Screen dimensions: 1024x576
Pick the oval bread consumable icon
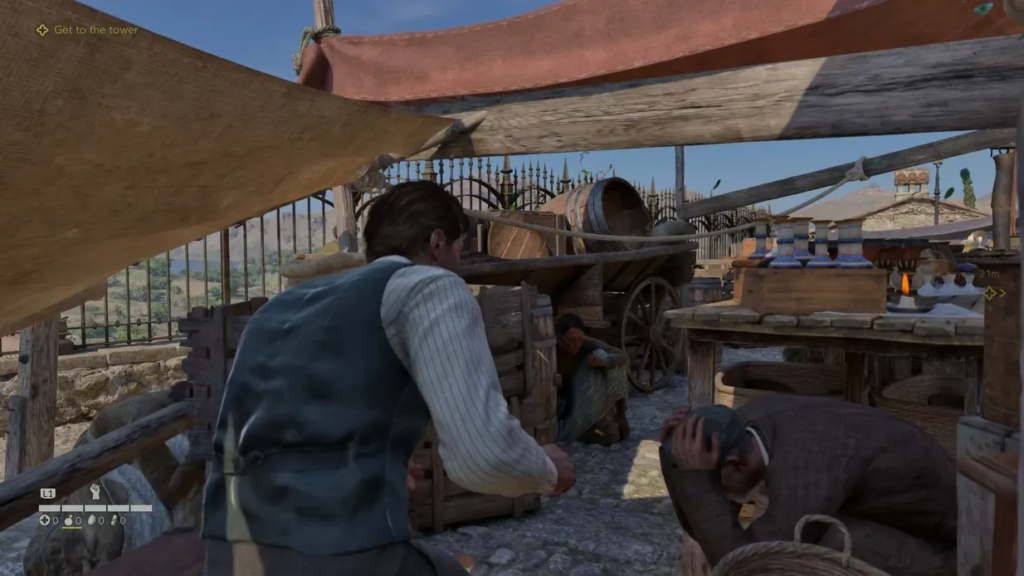(92, 520)
